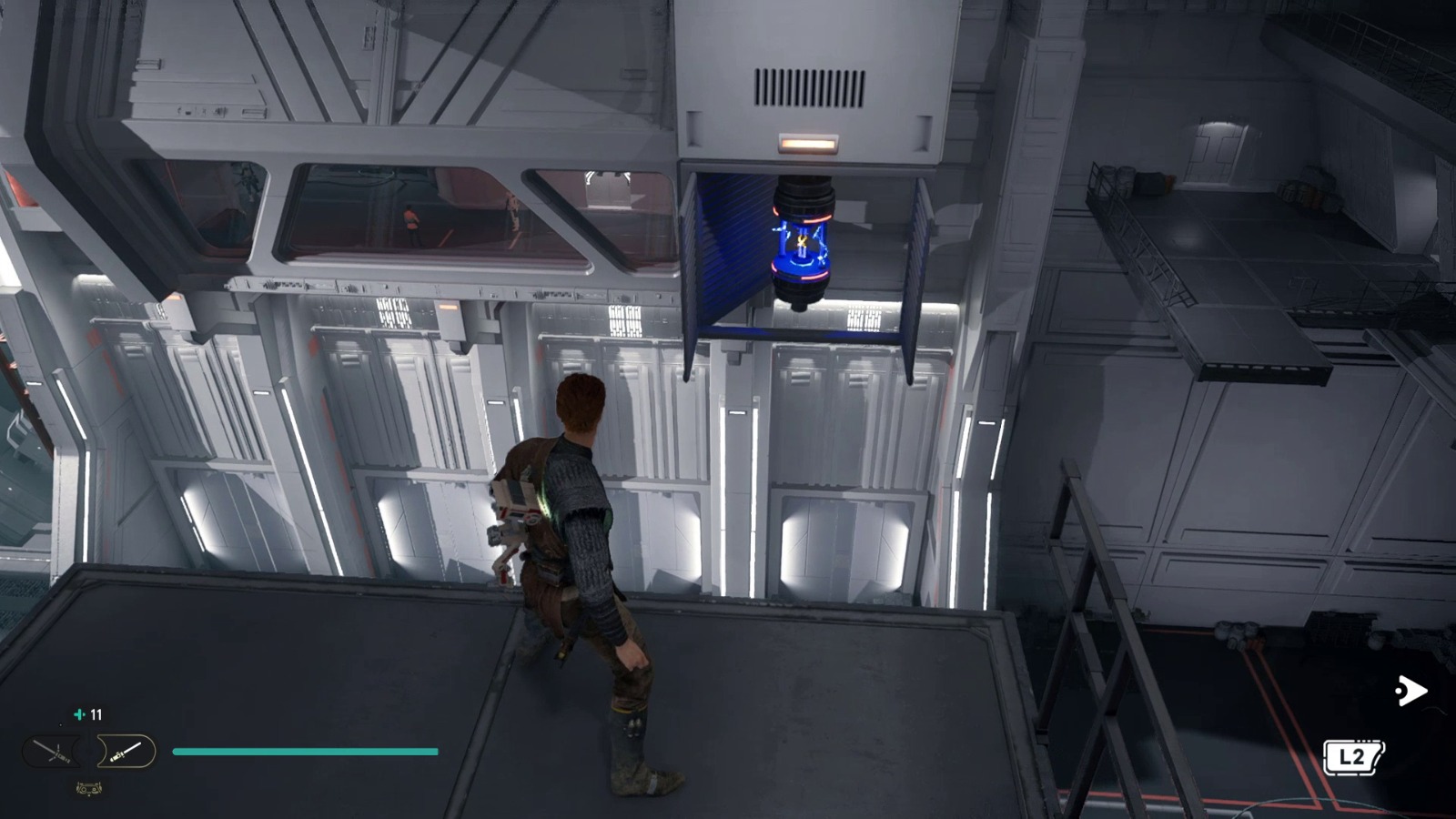Click the white arrow indicator bottom right
The height and width of the screenshot is (819, 1456).
tap(1410, 691)
